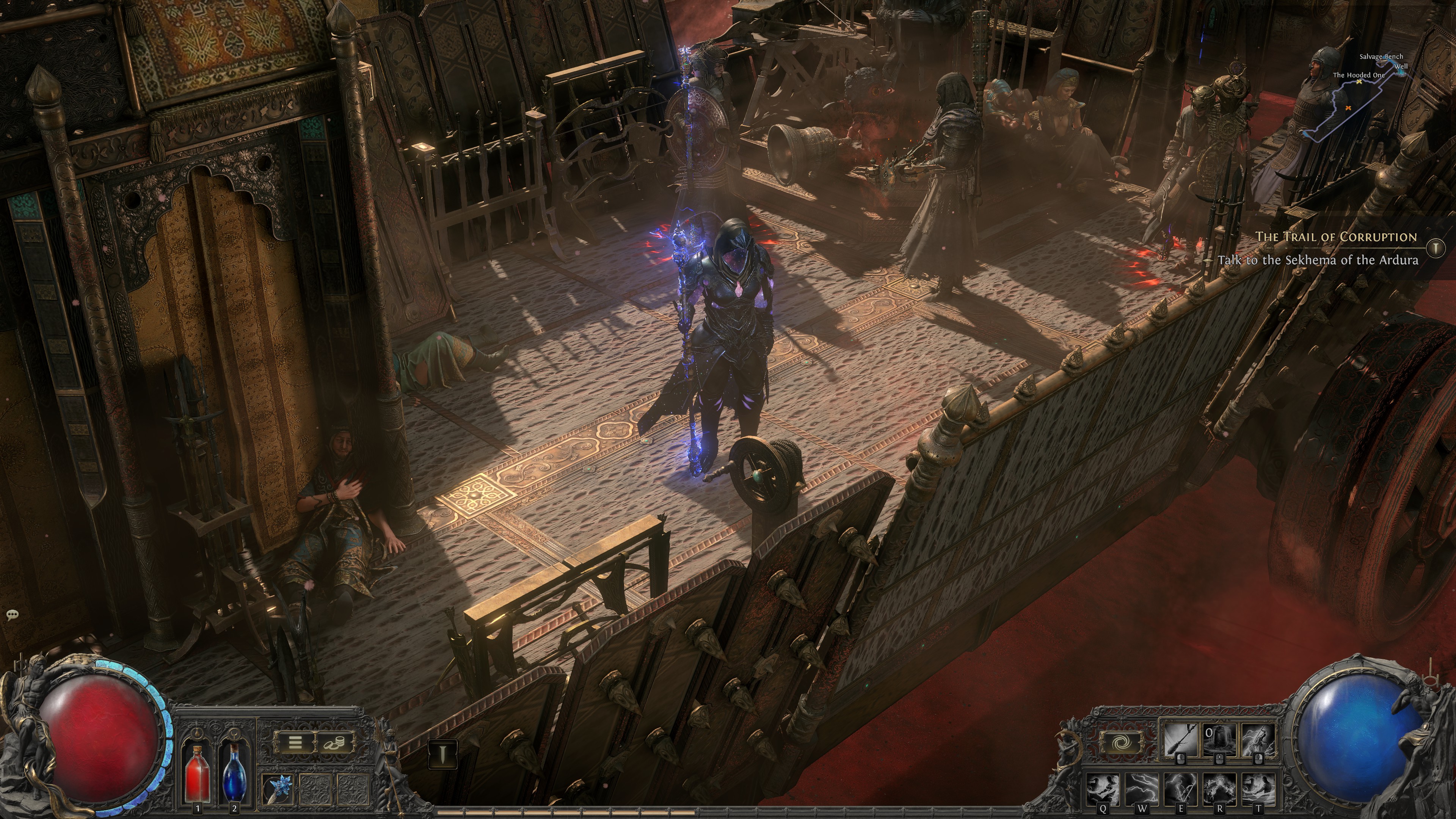Open the game menu via hamburger icon

(295, 742)
